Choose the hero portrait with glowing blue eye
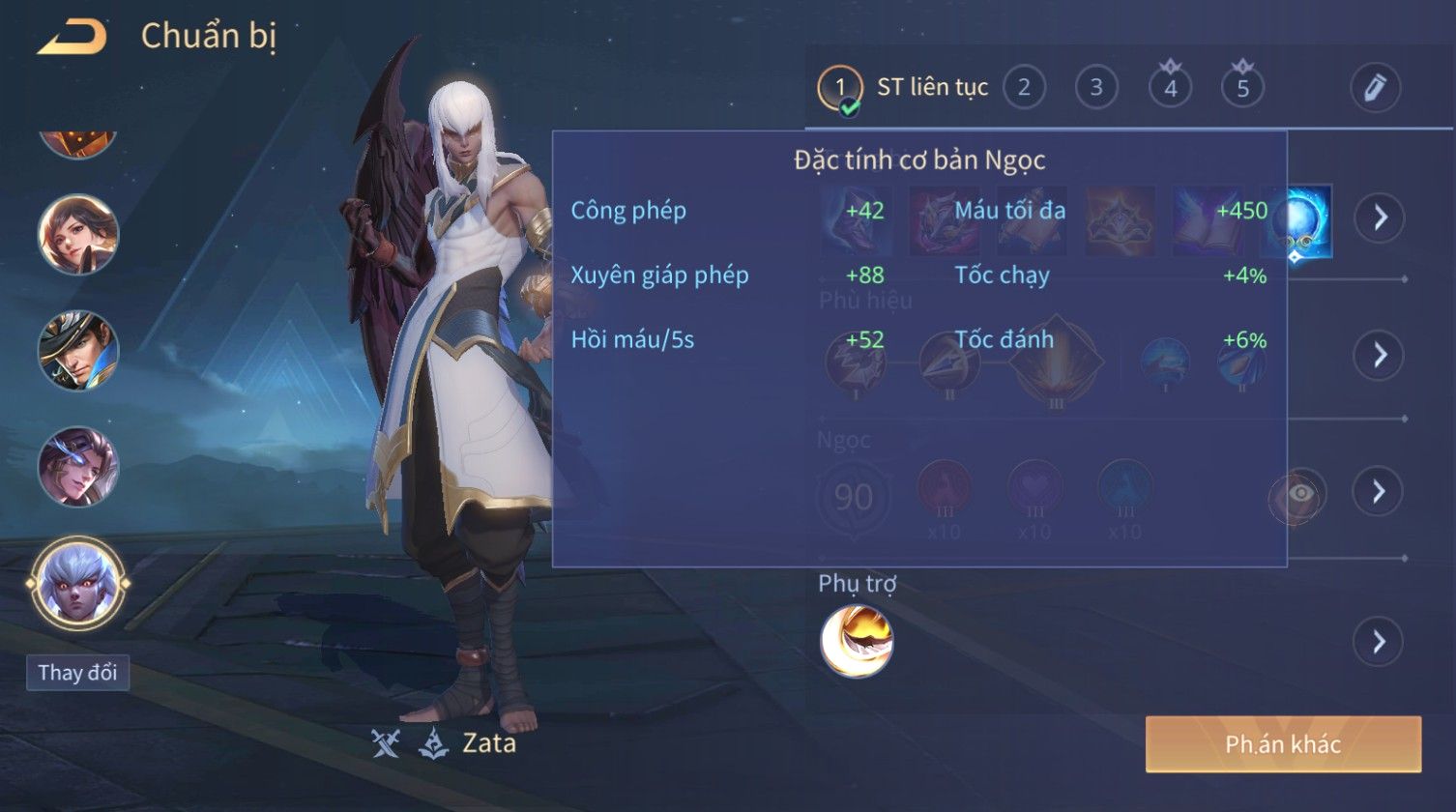1456x812 pixels. (x=77, y=466)
